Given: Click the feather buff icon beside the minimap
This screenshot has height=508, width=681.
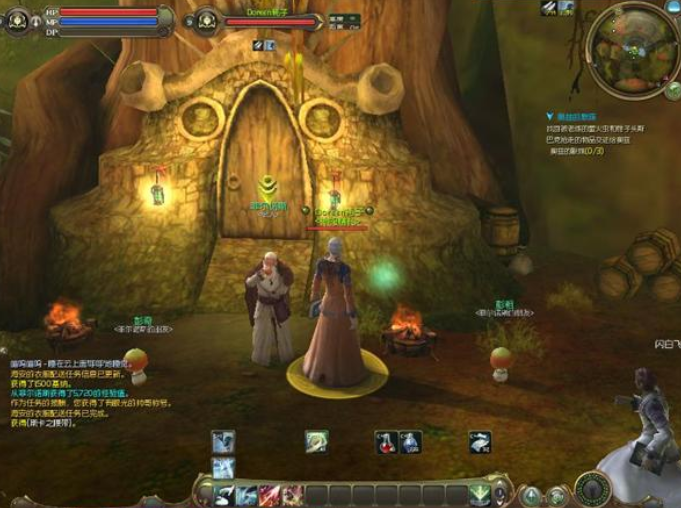Looking at the screenshot, I should (x=549, y=8).
